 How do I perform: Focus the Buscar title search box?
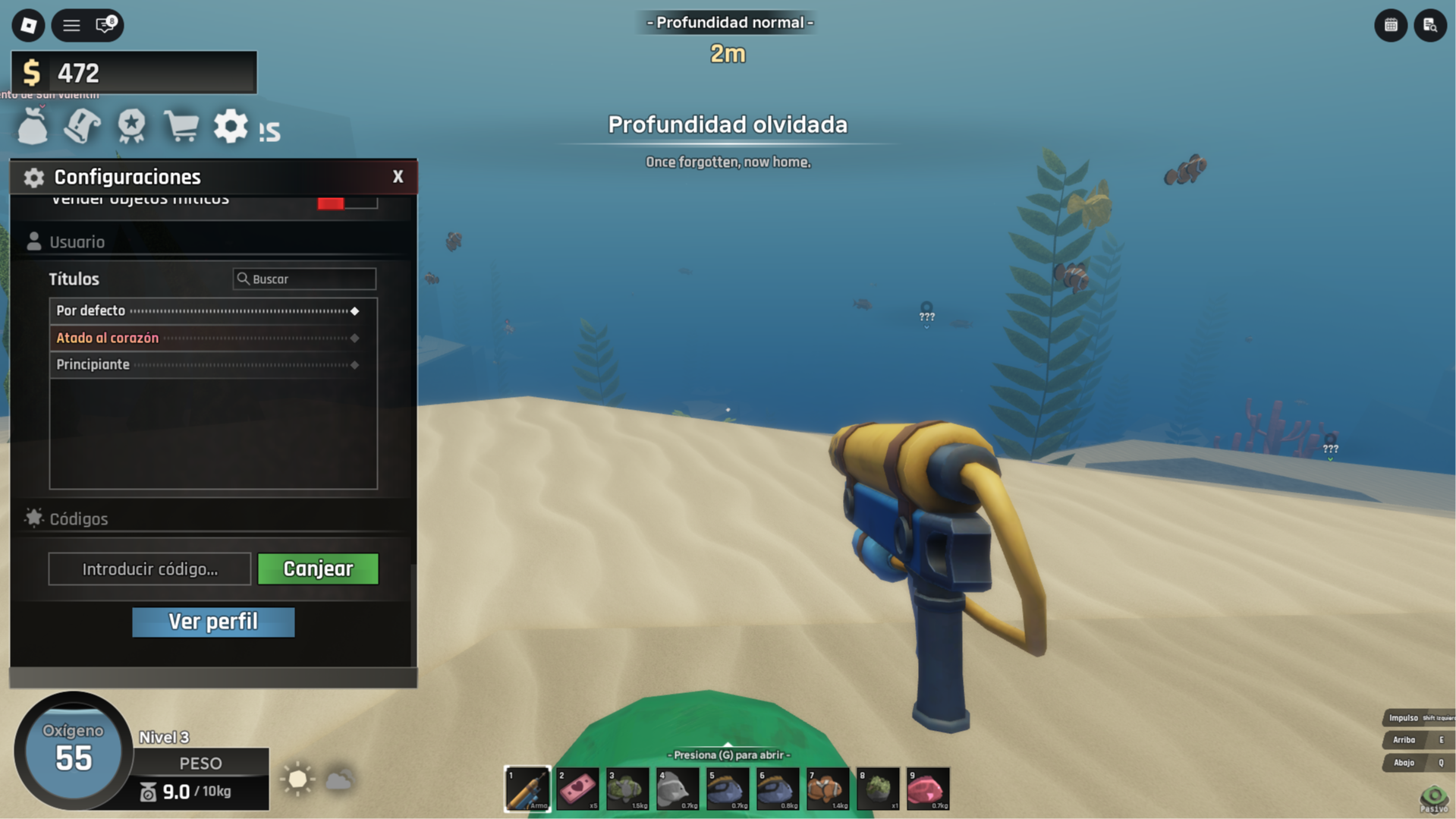[304, 279]
